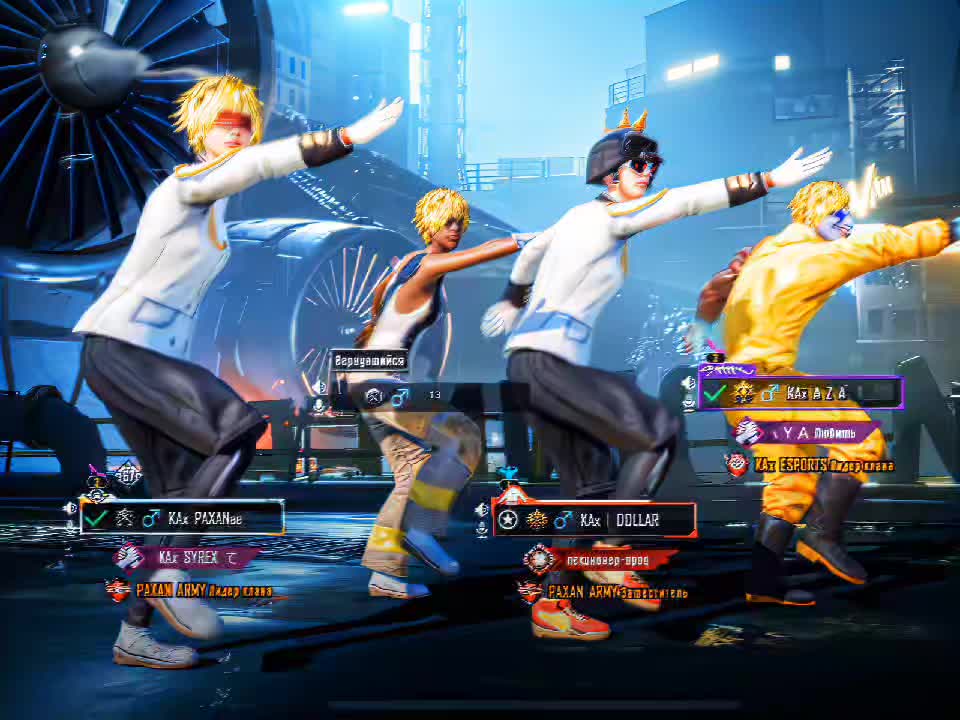Toggle speaker icon beside KAx PAXANee
960x720 pixels.
pyautogui.click(x=70, y=508)
